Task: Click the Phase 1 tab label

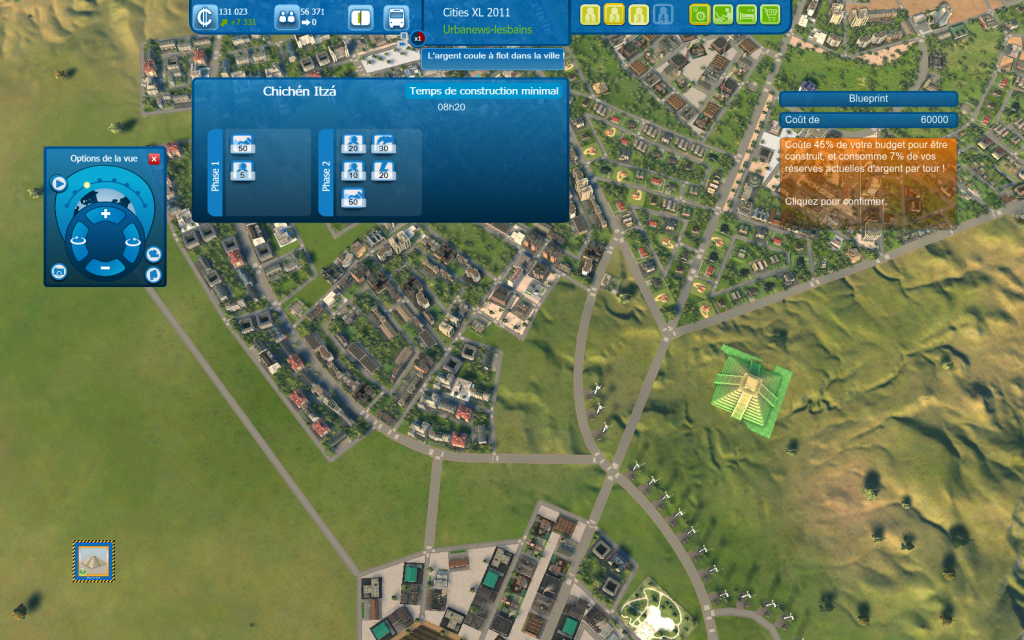Action: point(215,172)
